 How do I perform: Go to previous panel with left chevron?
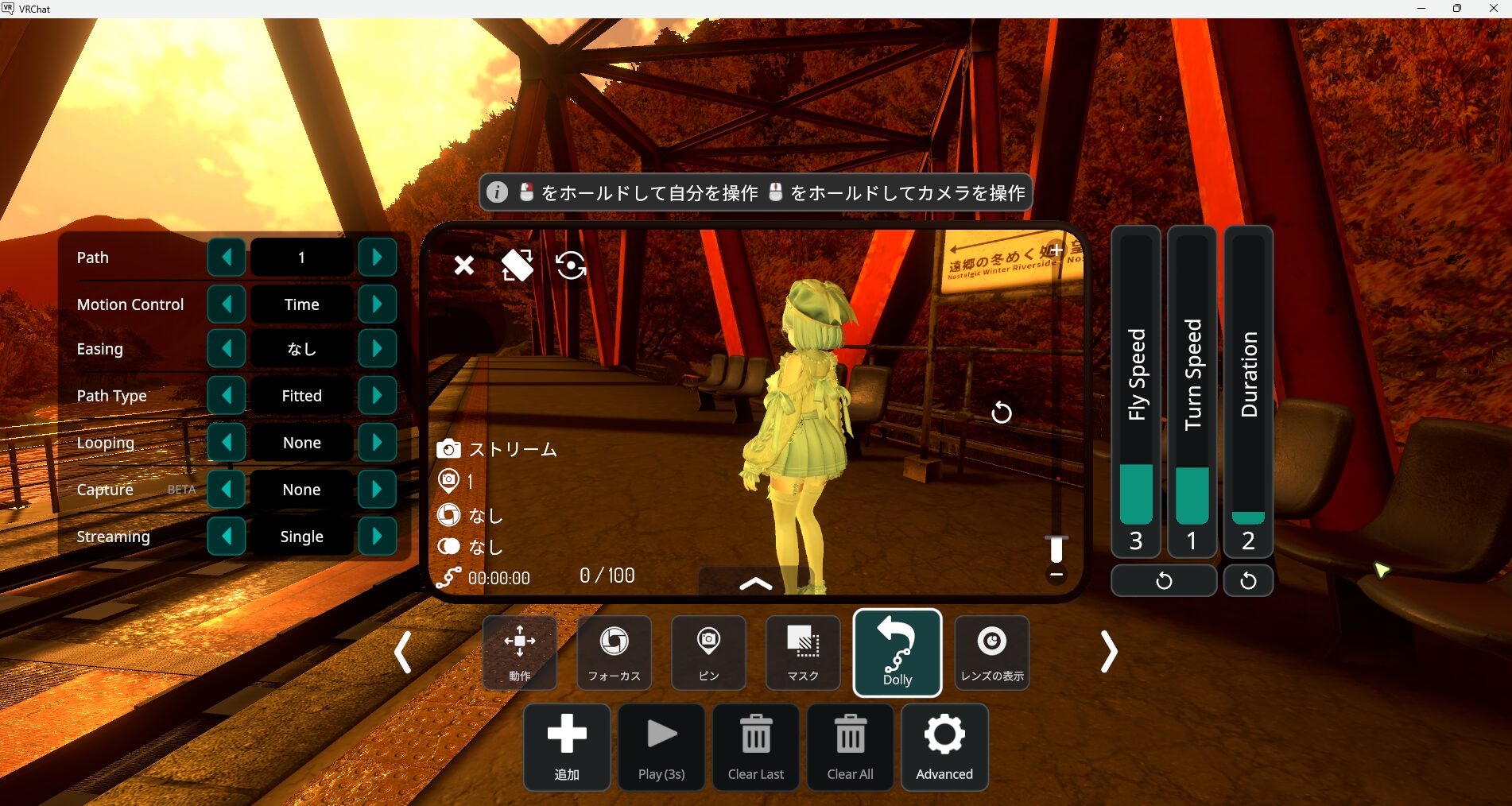404,652
